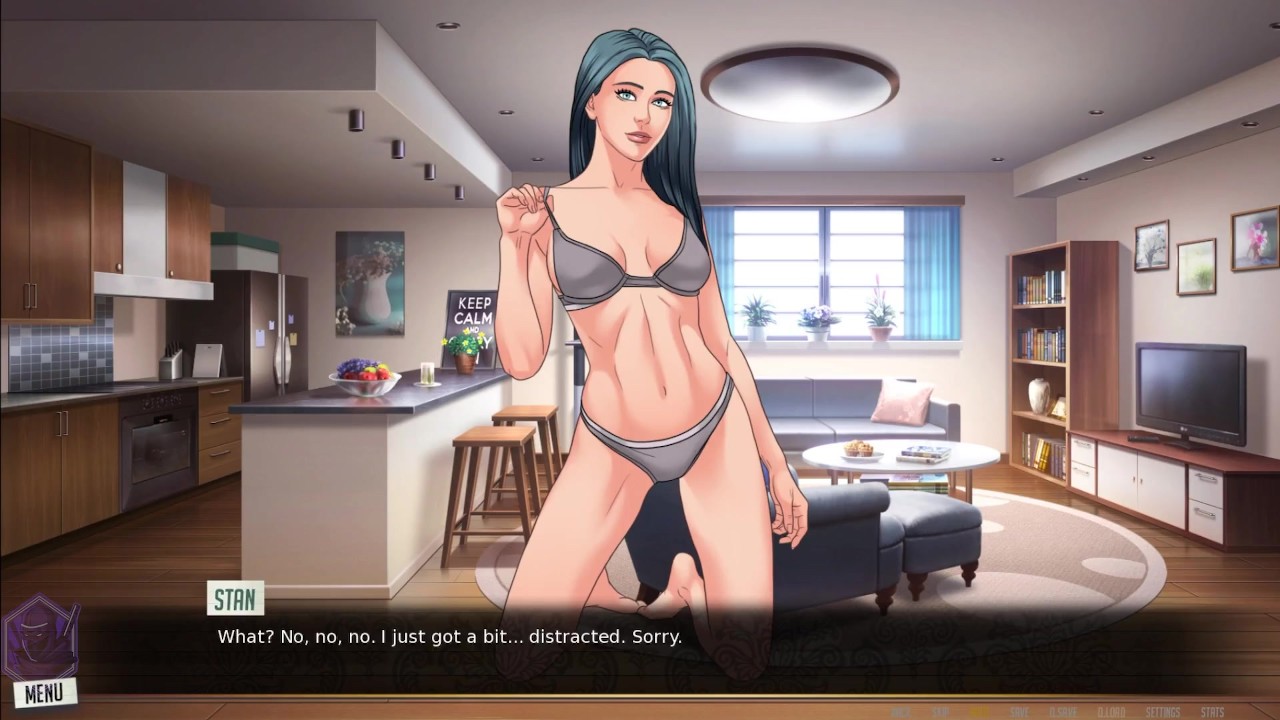
Task: Open the Save screen
Action: click(1019, 712)
